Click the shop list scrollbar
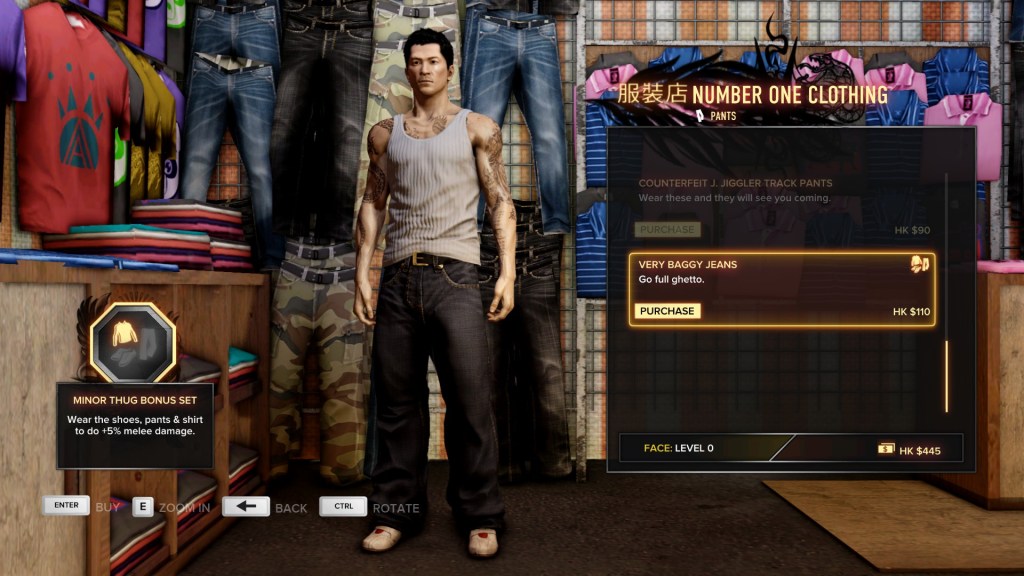This screenshot has width=1024, height=576. (946, 375)
